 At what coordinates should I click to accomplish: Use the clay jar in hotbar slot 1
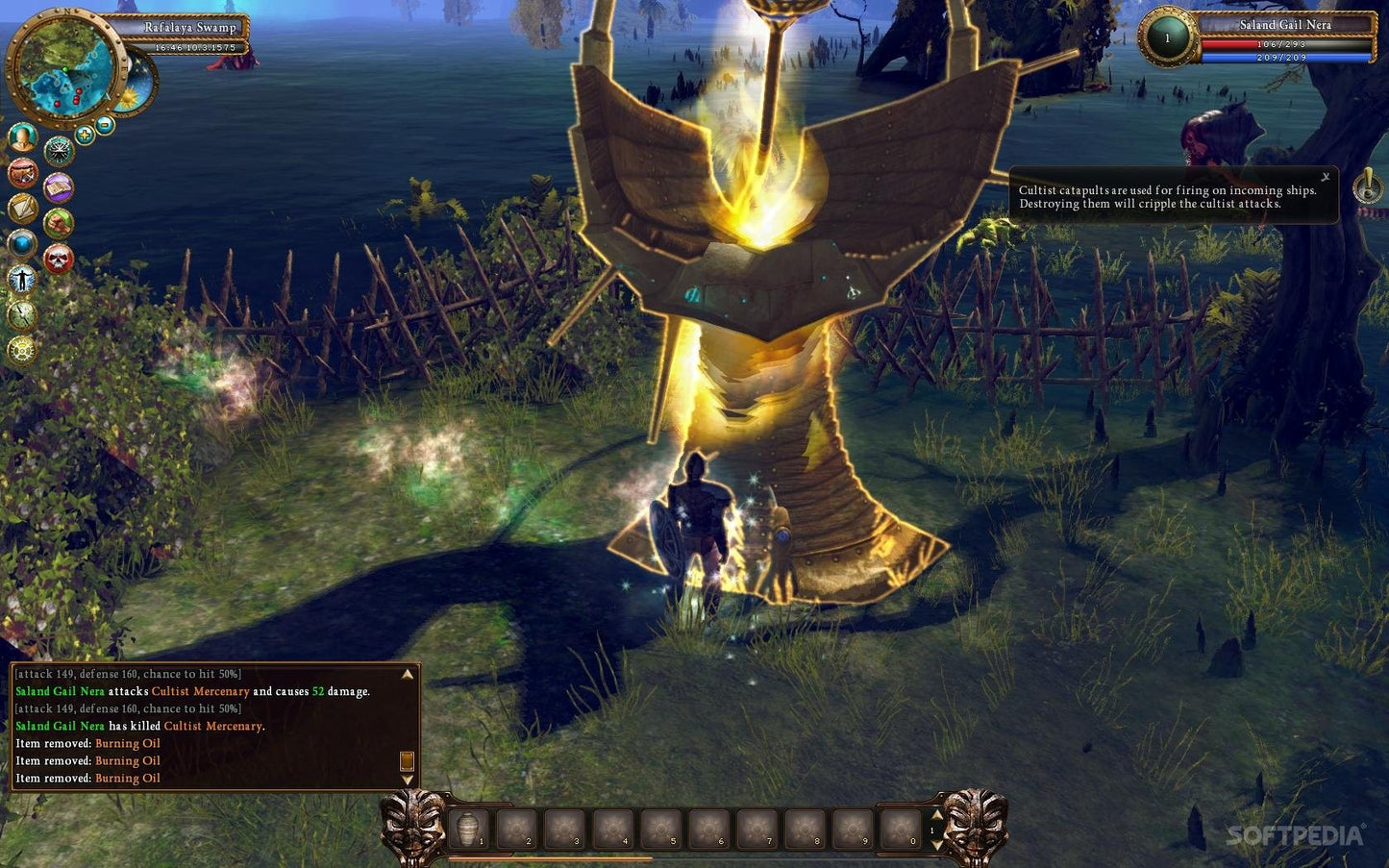click(468, 829)
